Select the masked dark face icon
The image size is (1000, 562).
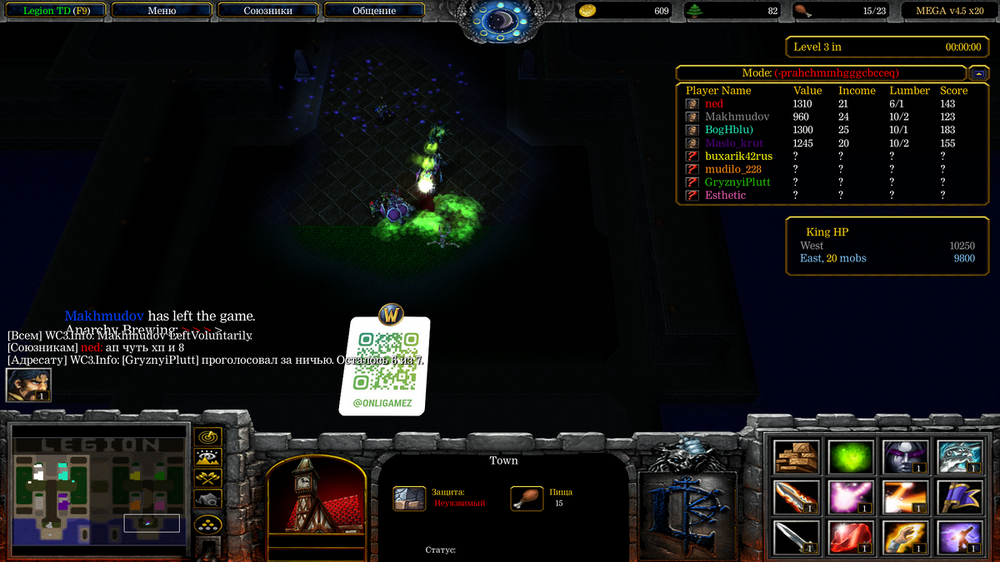tap(904, 457)
